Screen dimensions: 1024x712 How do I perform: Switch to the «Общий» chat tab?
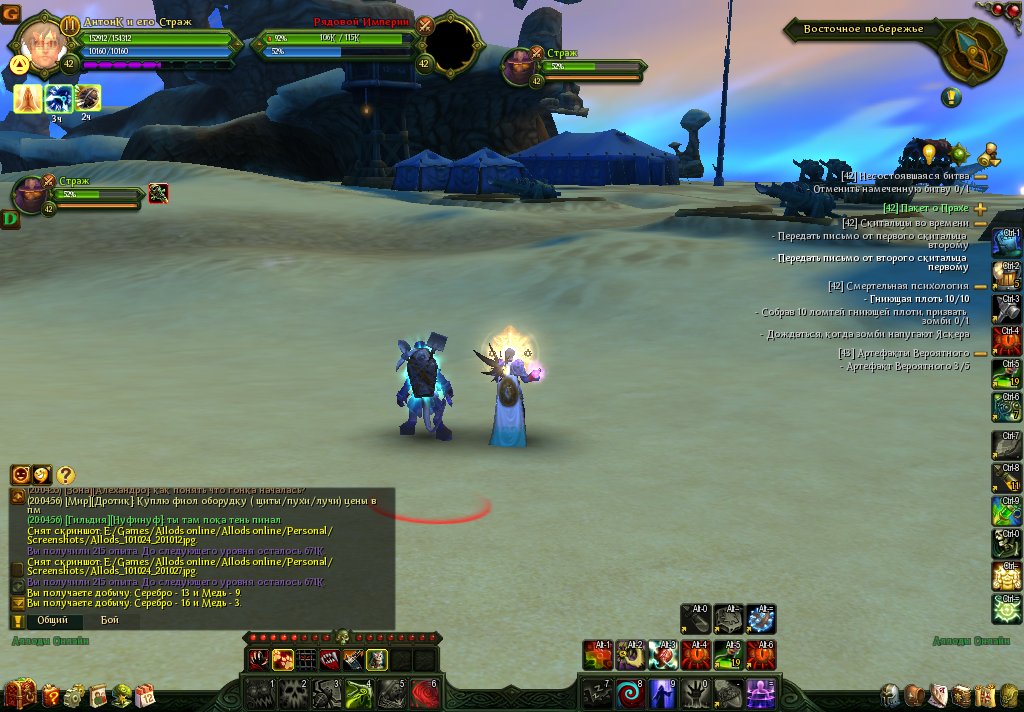click(x=53, y=621)
